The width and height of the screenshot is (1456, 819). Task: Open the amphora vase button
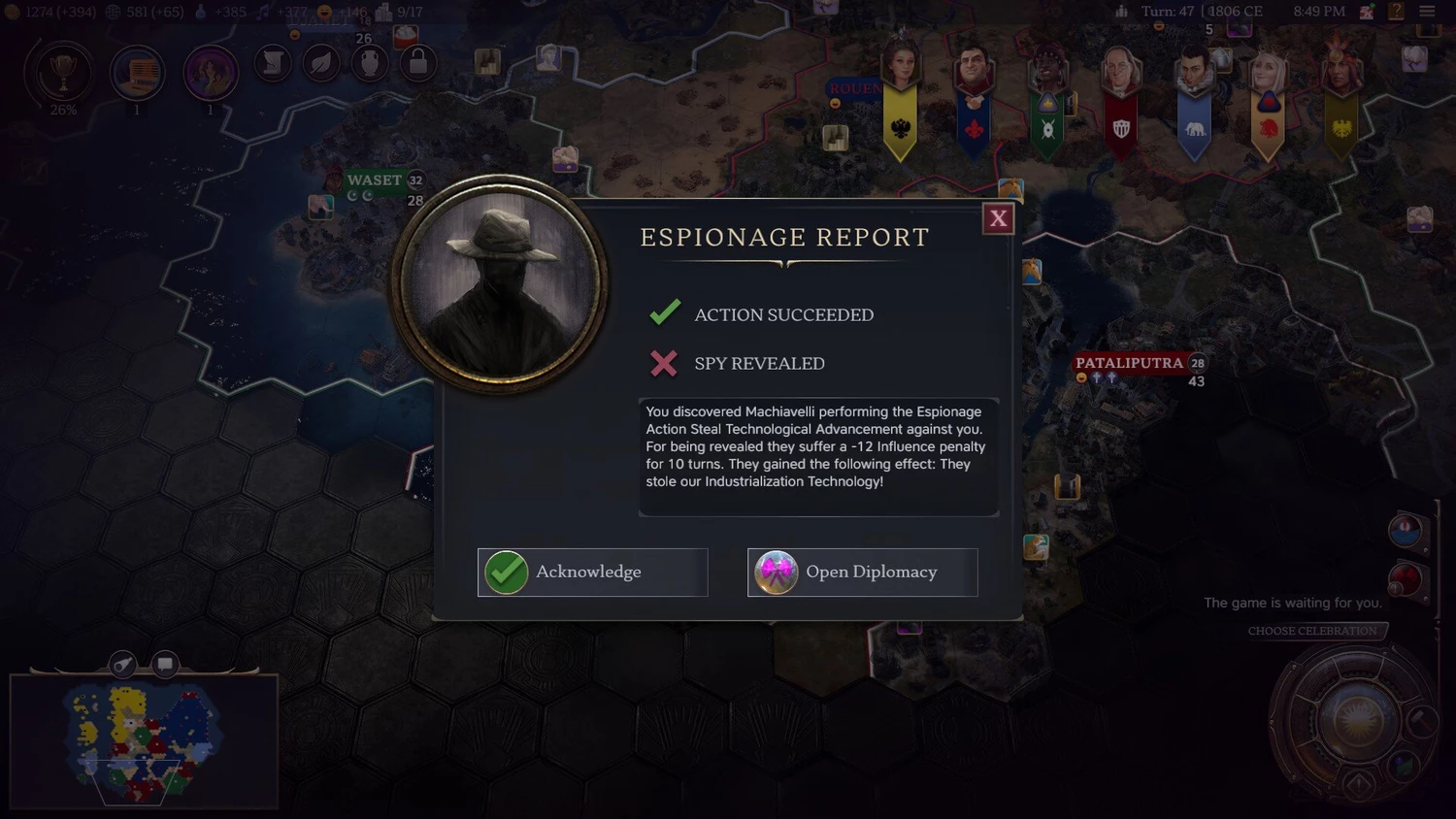click(370, 64)
